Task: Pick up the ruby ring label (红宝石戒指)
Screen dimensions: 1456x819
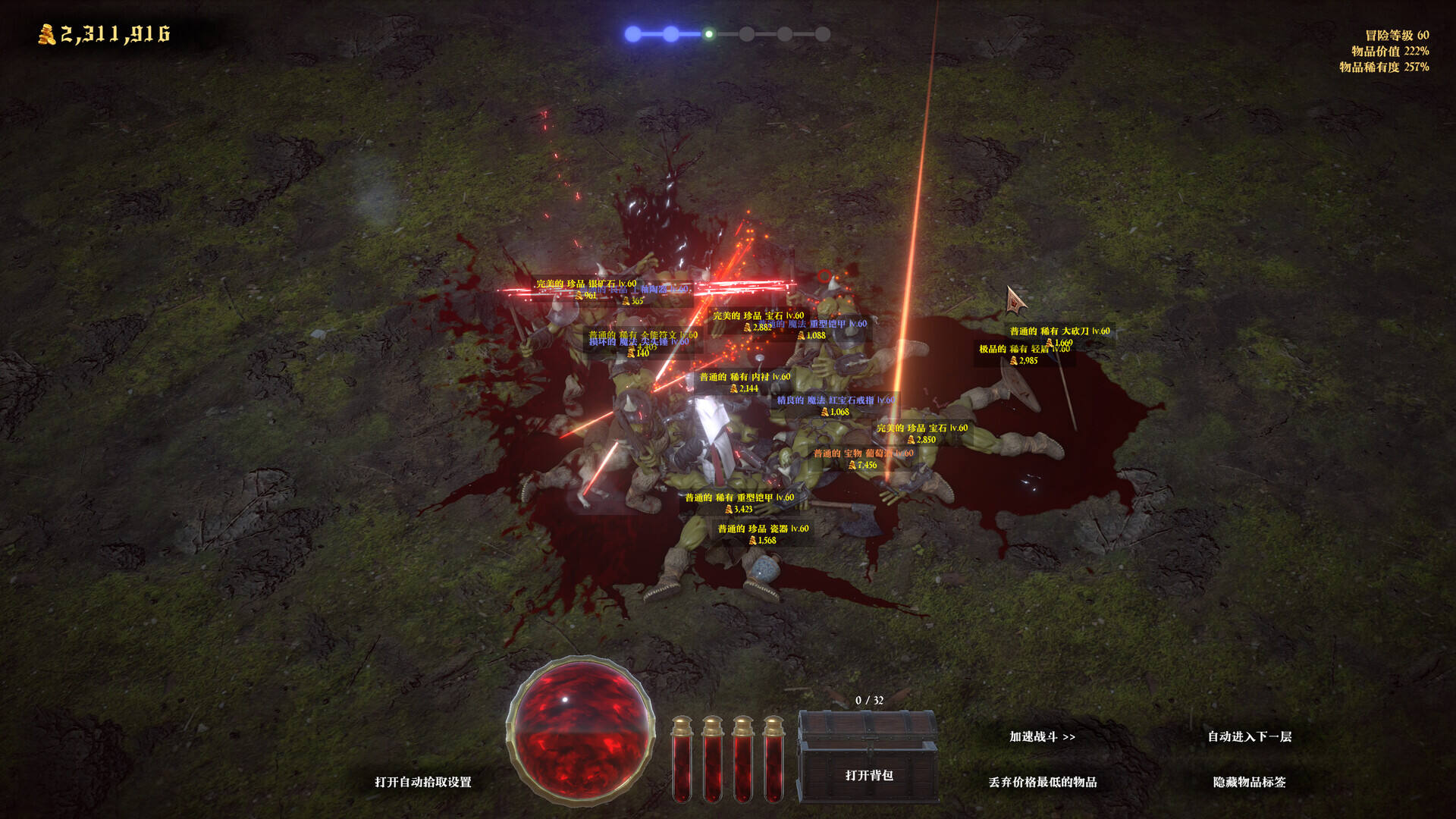Action: click(x=834, y=400)
